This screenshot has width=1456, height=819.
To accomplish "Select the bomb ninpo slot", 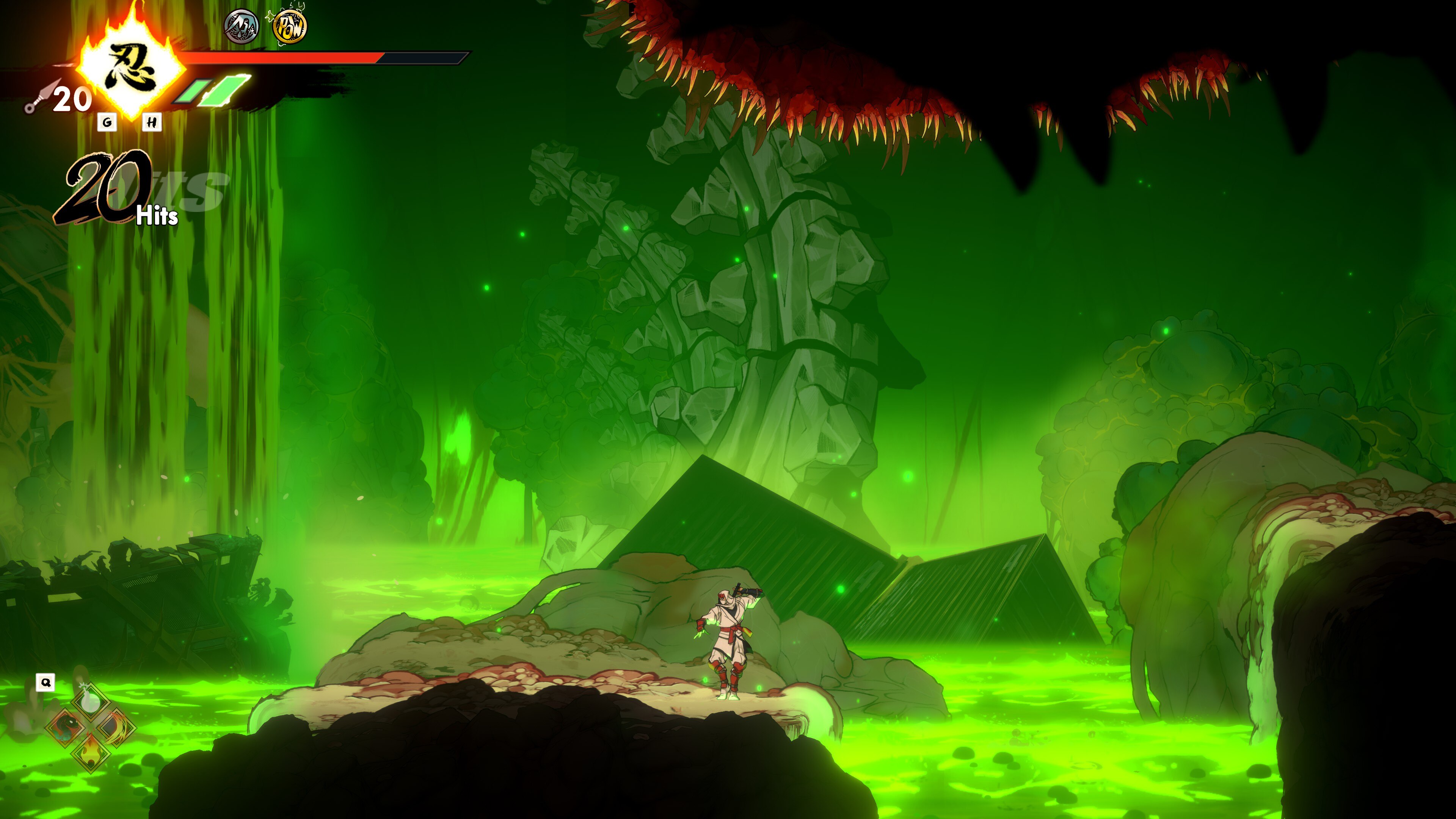I will [x=91, y=703].
